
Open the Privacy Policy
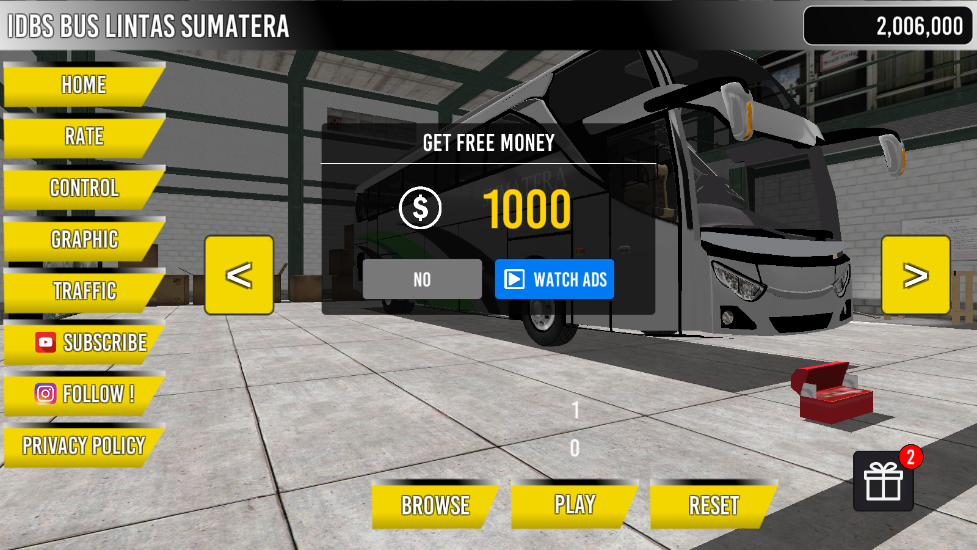click(83, 446)
